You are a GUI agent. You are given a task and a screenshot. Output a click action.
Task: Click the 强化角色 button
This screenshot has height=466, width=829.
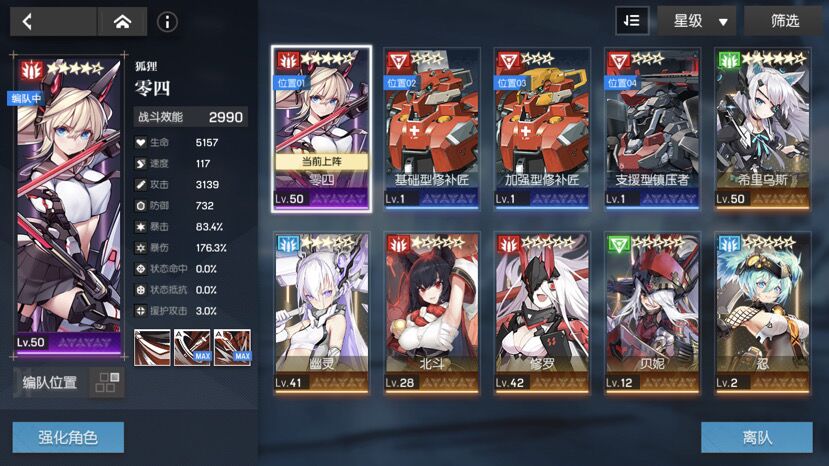pyautogui.click(x=68, y=437)
